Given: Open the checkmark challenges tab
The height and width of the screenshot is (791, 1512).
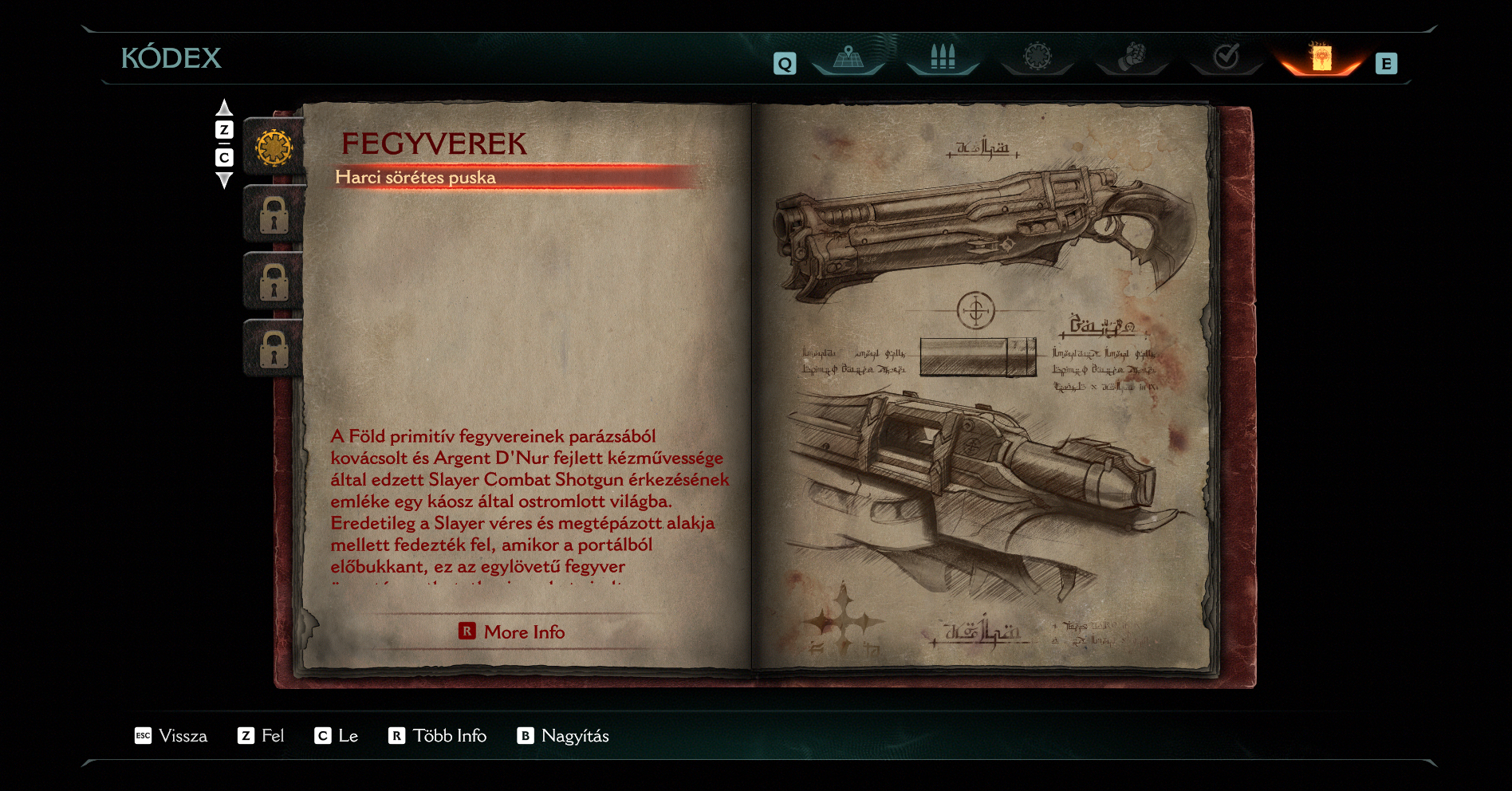Looking at the screenshot, I should 1226,57.
